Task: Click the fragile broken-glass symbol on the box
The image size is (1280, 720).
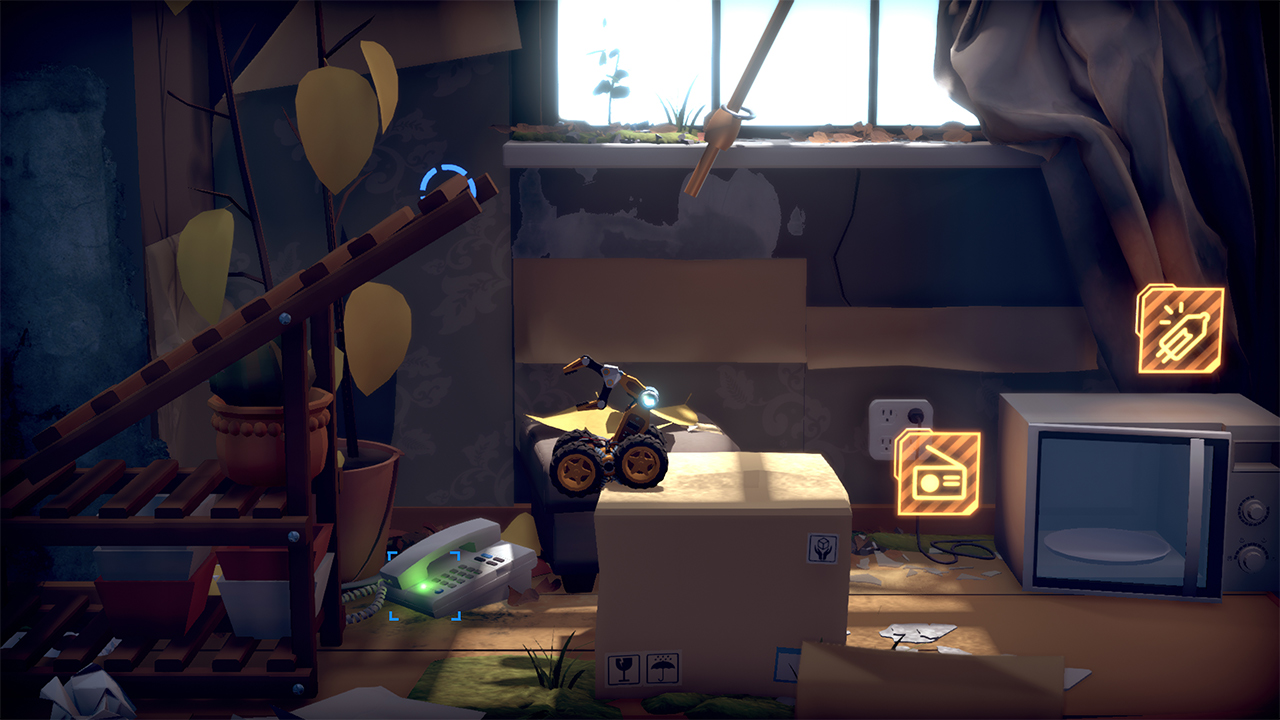Action: click(x=623, y=668)
